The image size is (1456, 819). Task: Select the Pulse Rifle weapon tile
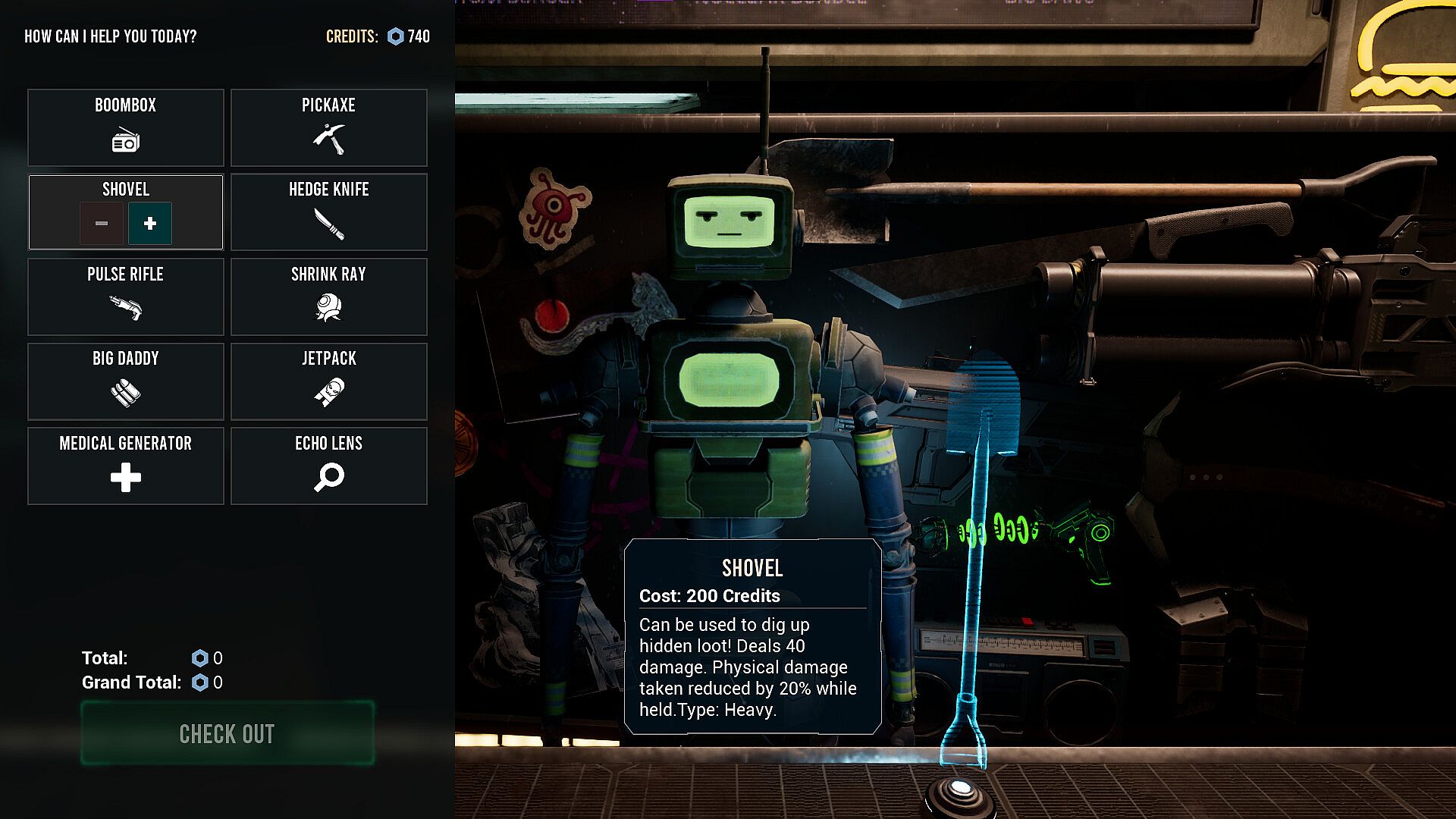pos(126,297)
